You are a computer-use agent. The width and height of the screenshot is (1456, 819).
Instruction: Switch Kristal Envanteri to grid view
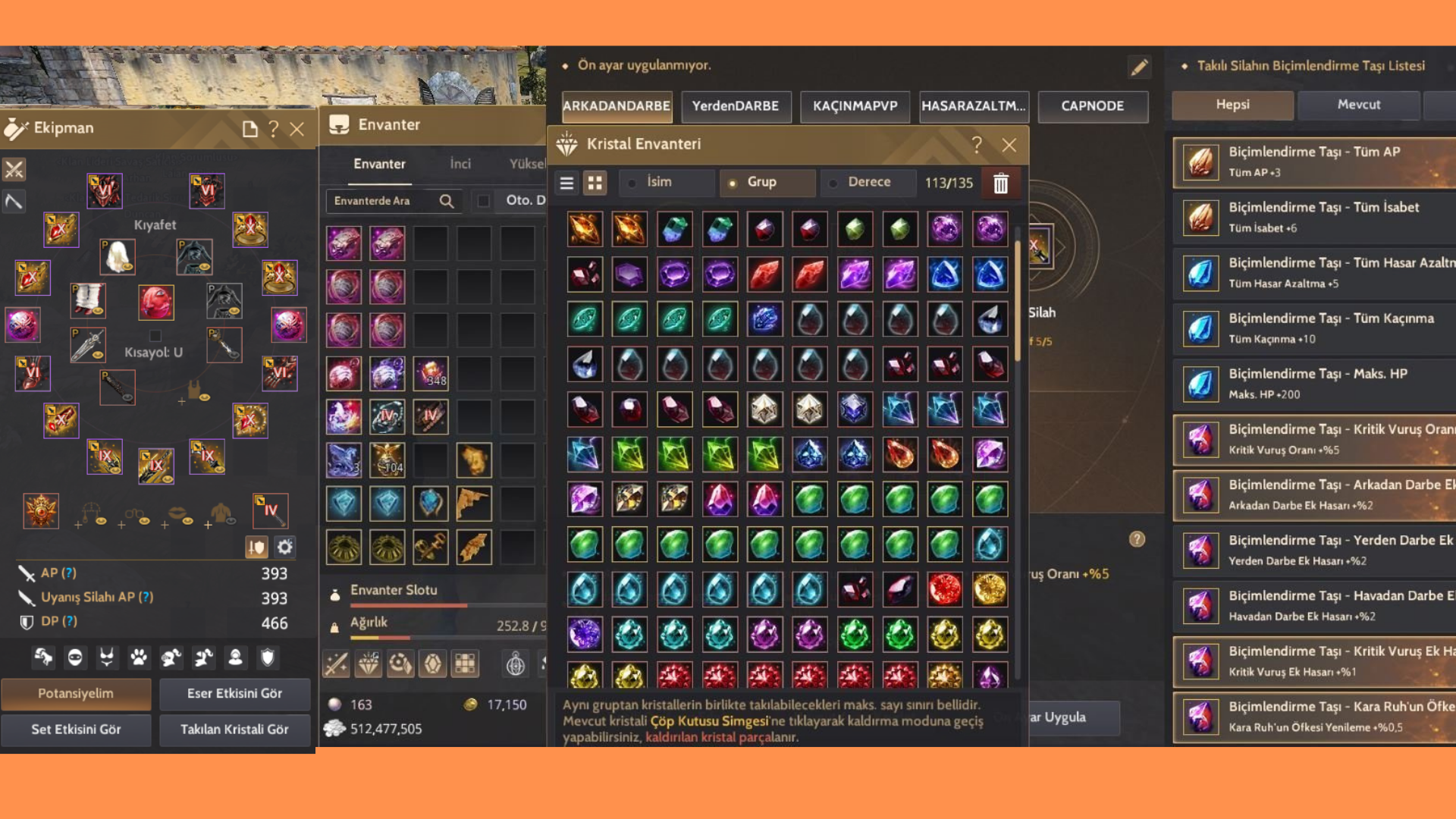click(595, 183)
